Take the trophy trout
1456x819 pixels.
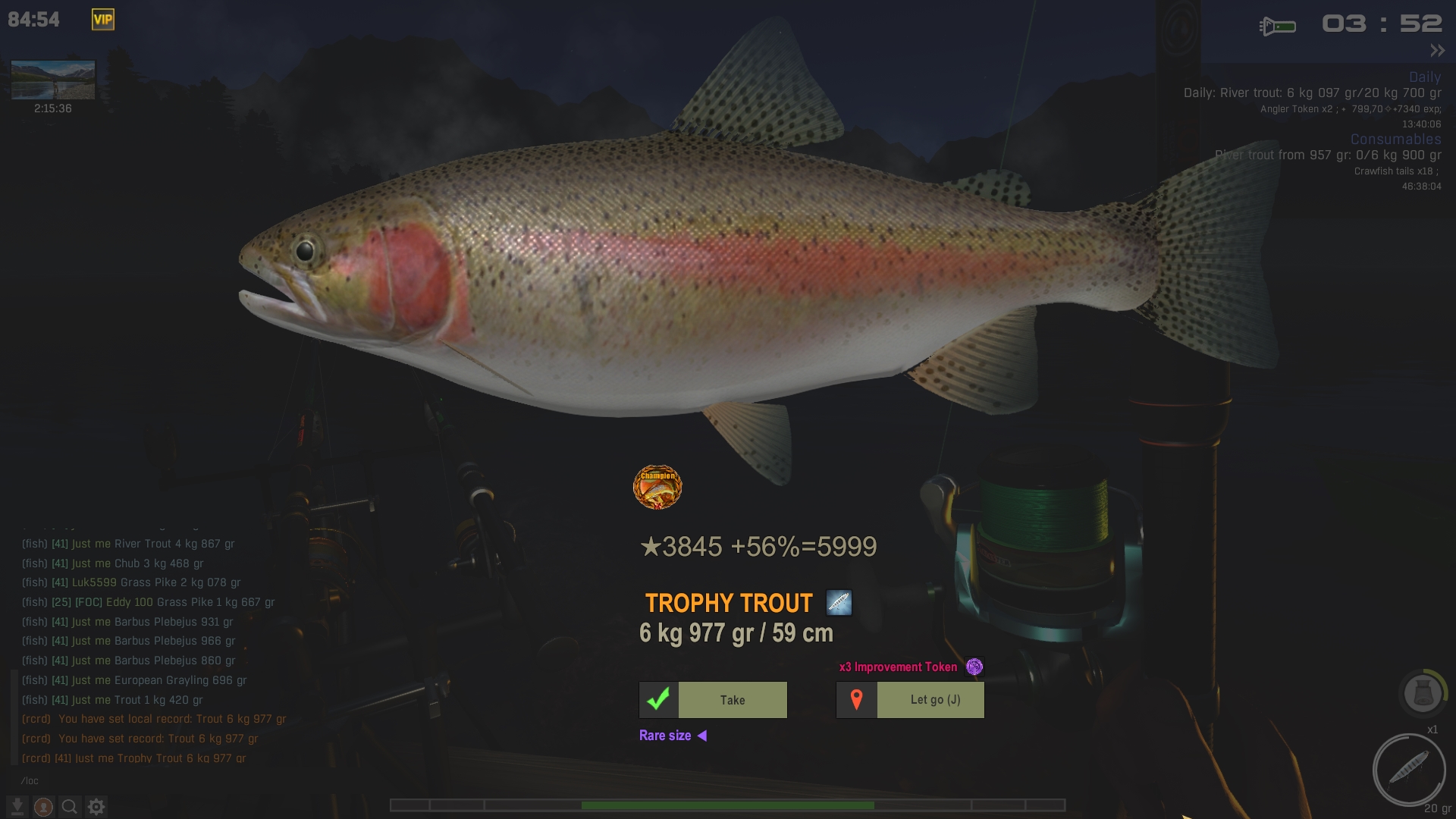point(713,700)
